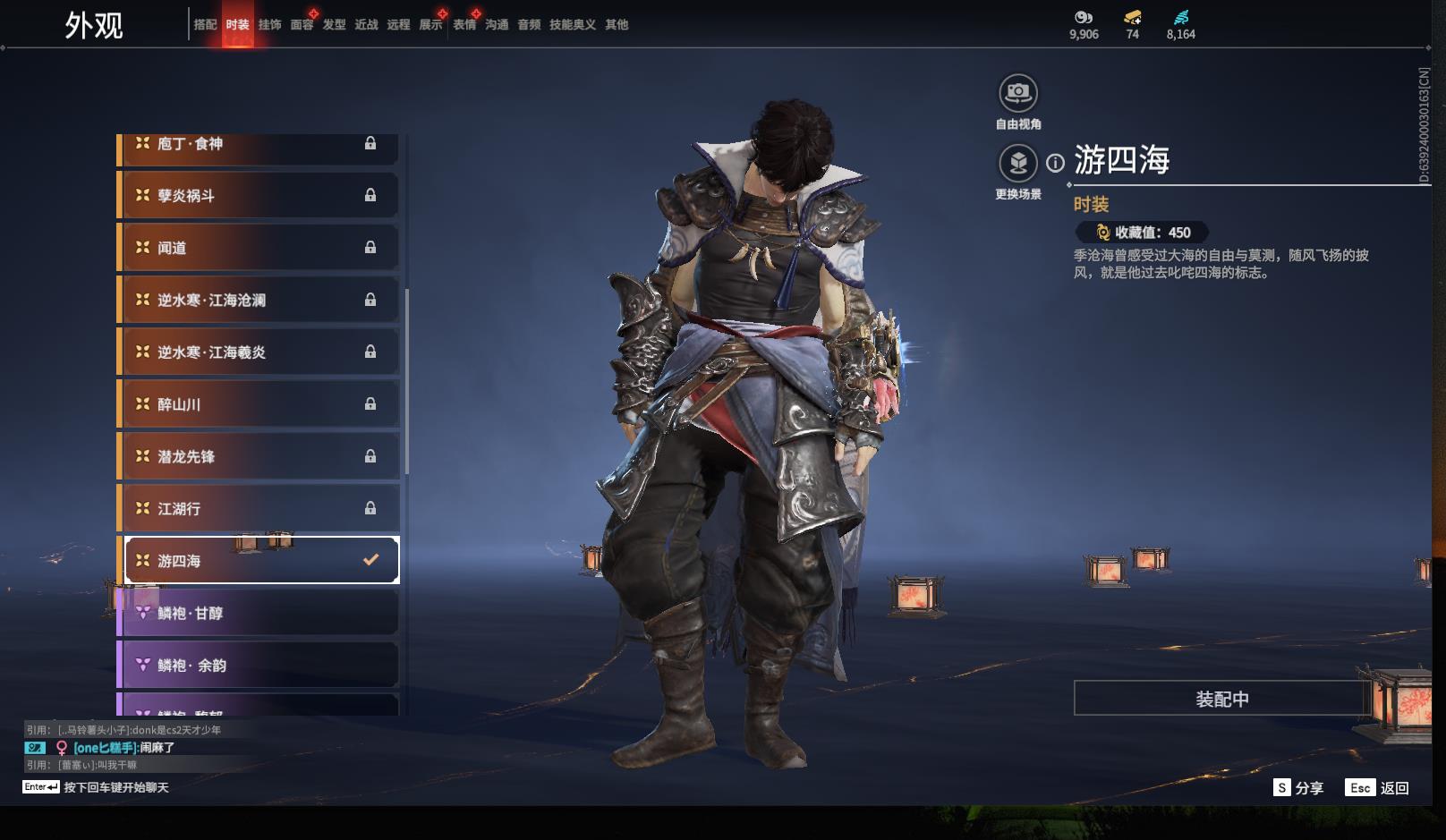Pick the 逆水寒·江海沧澜 outfit

(x=259, y=301)
